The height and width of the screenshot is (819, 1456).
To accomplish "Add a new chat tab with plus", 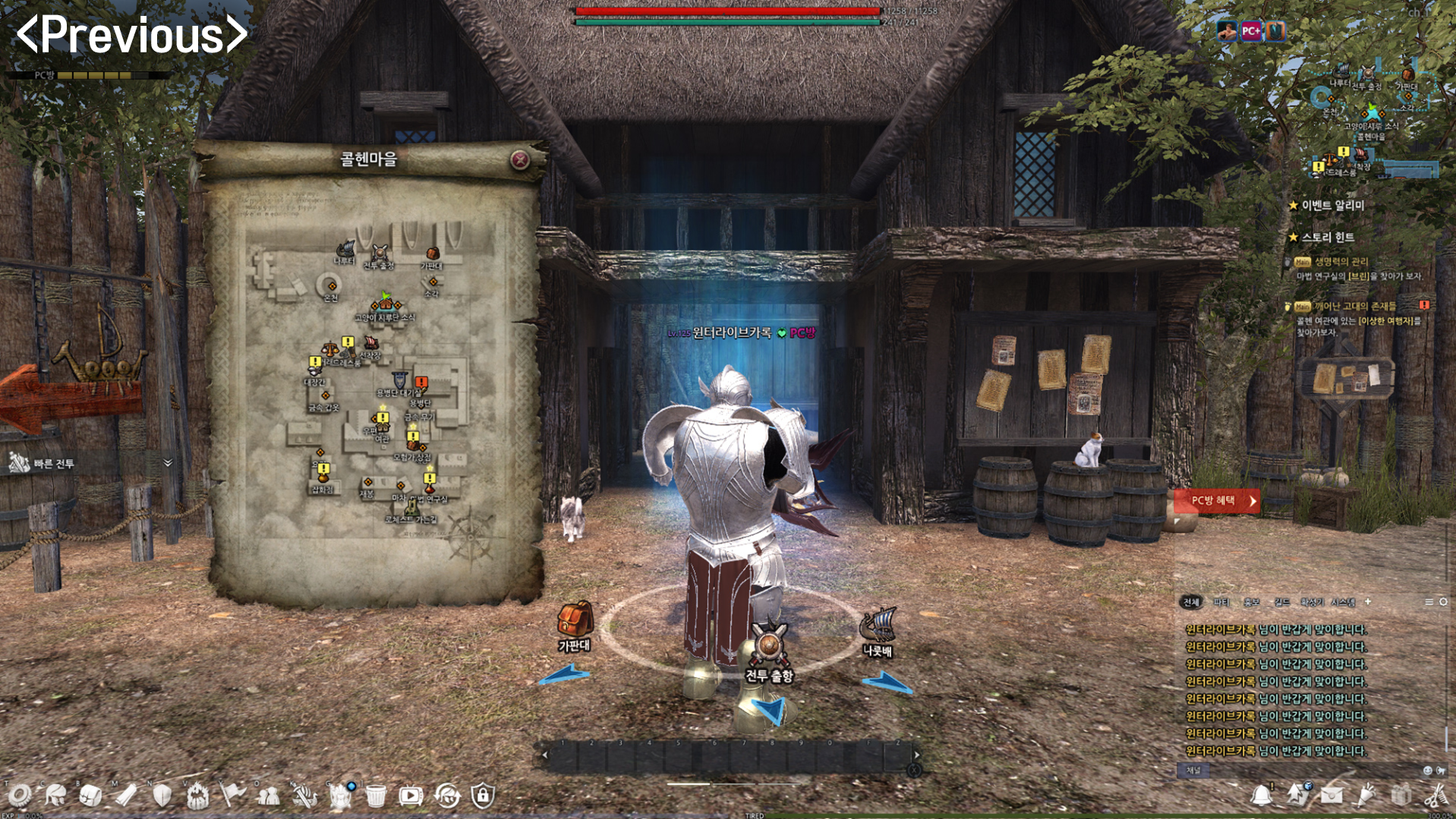I will [x=1368, y=602].
